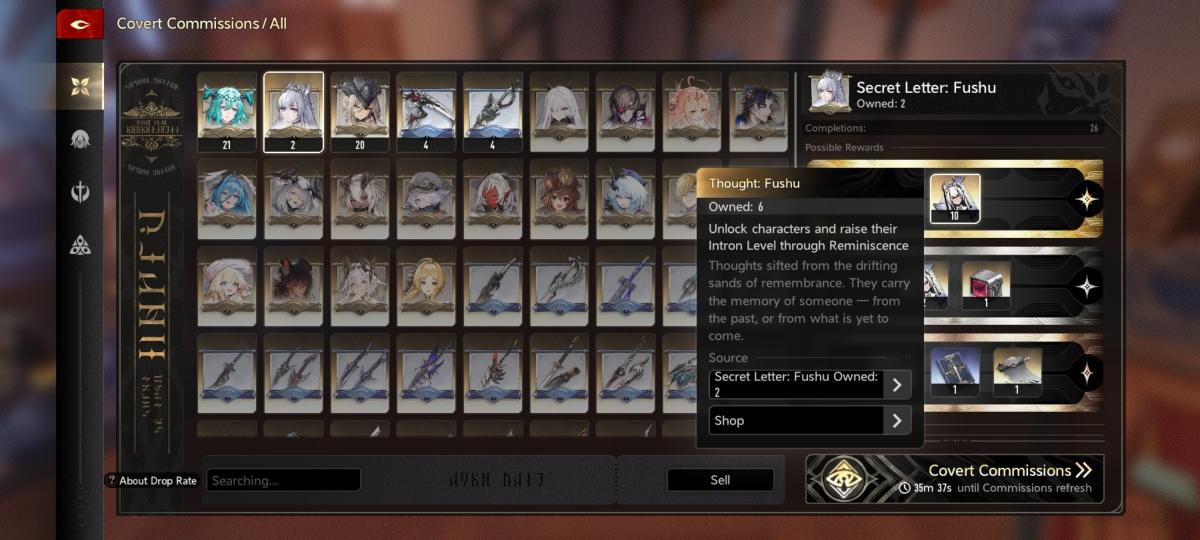1200x540 pixels.
Task: Choose the triangular knot category tab
Action: [80, 245]
